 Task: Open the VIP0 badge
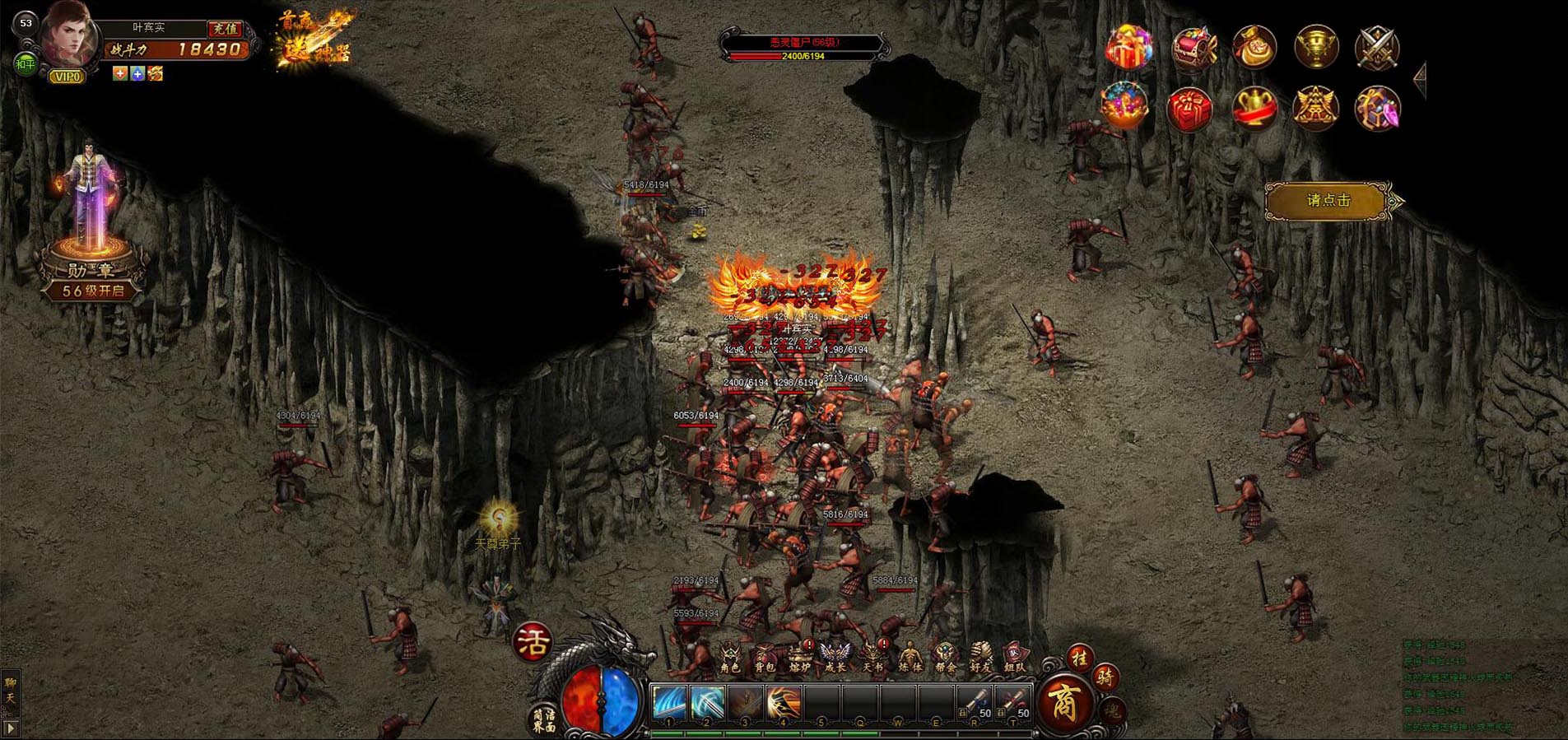(67, 77)
